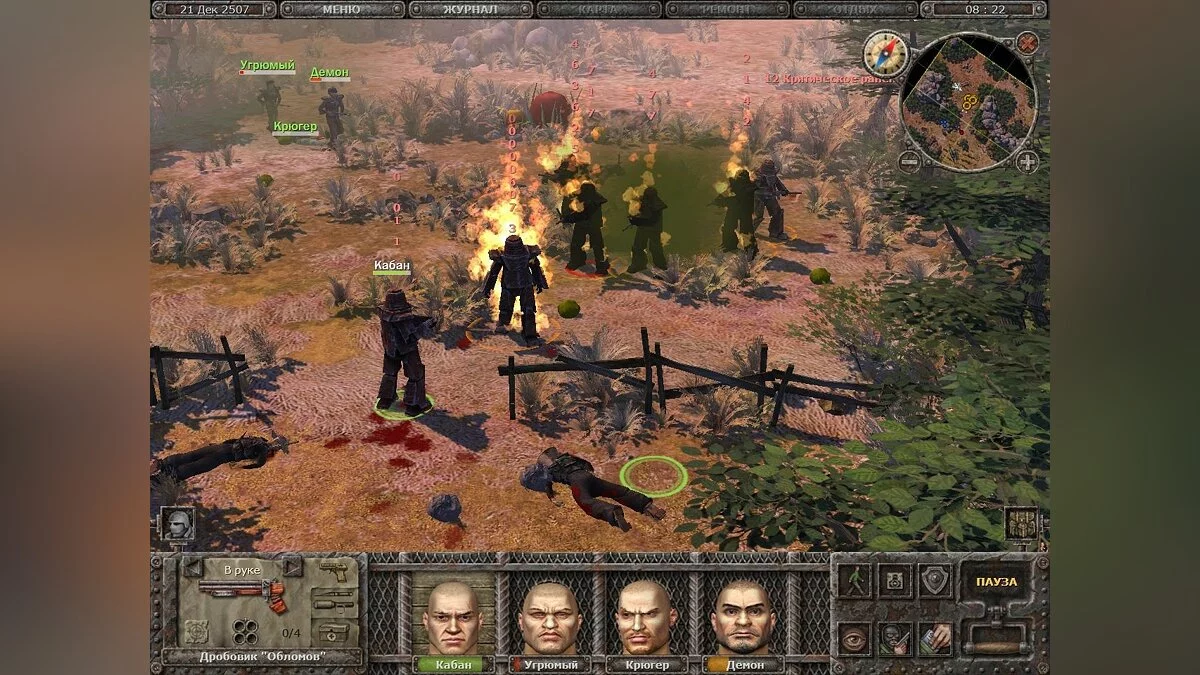The height and width of the screenshot is (675, 1200).
Task: Zoom in the minimap with plus button
Action: [x=1027, y=161]
